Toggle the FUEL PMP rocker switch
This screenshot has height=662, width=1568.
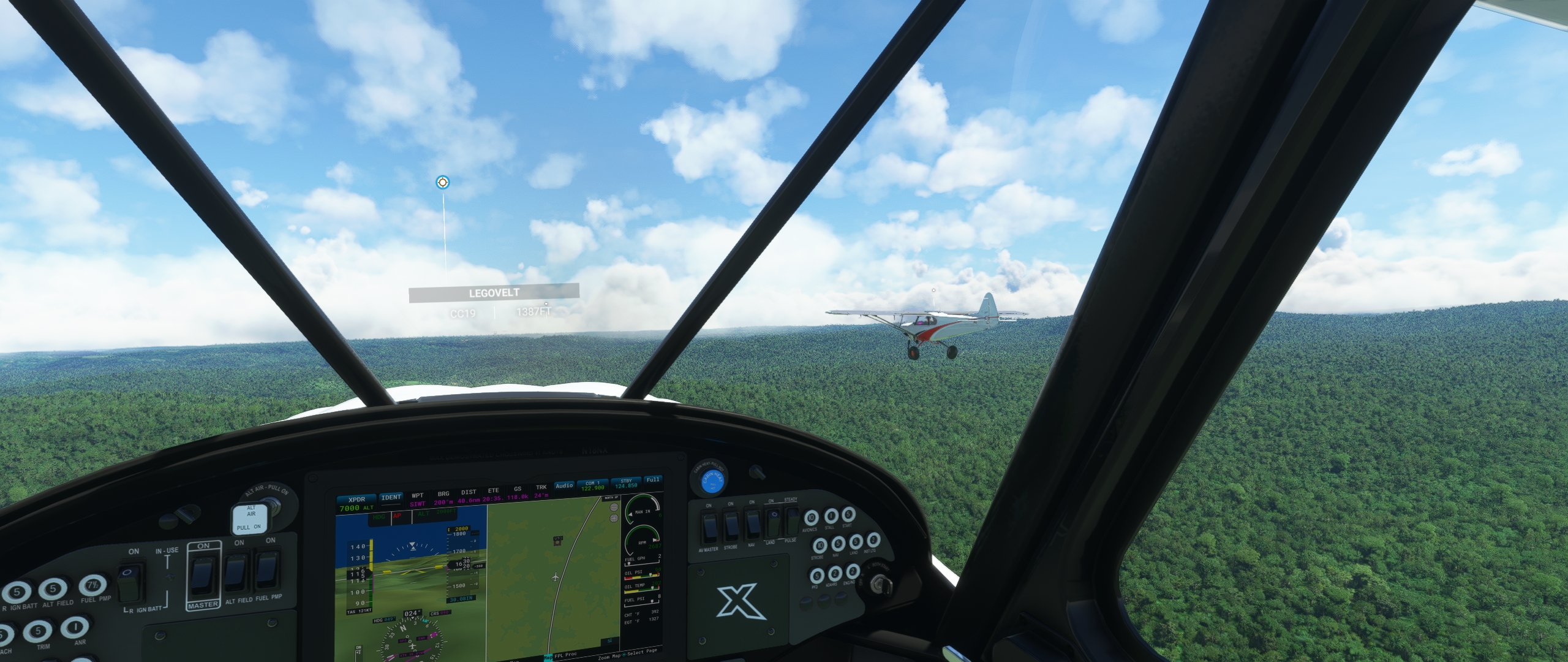(x=267, y=569)
